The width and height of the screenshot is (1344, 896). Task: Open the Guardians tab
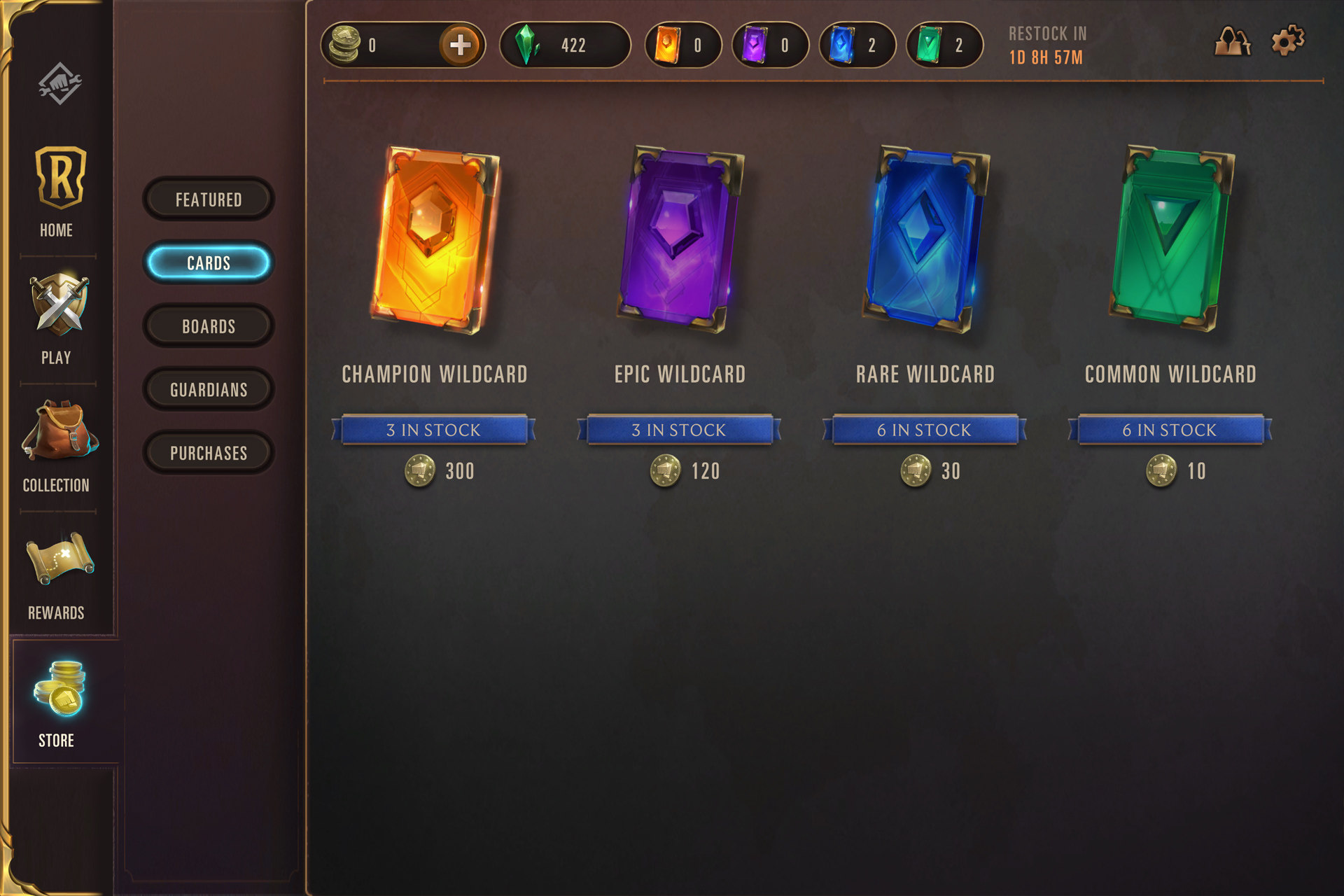click(209, 390)
